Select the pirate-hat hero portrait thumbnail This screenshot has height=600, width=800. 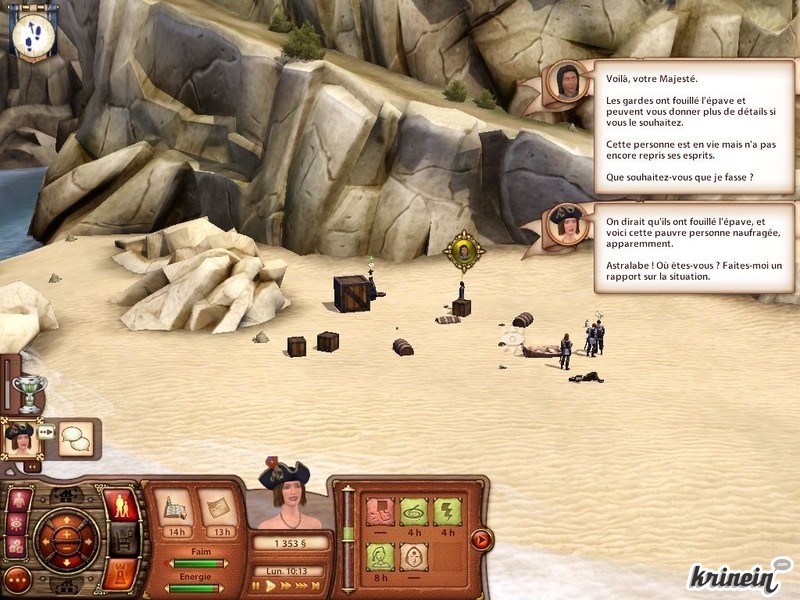tap(20, 438)
